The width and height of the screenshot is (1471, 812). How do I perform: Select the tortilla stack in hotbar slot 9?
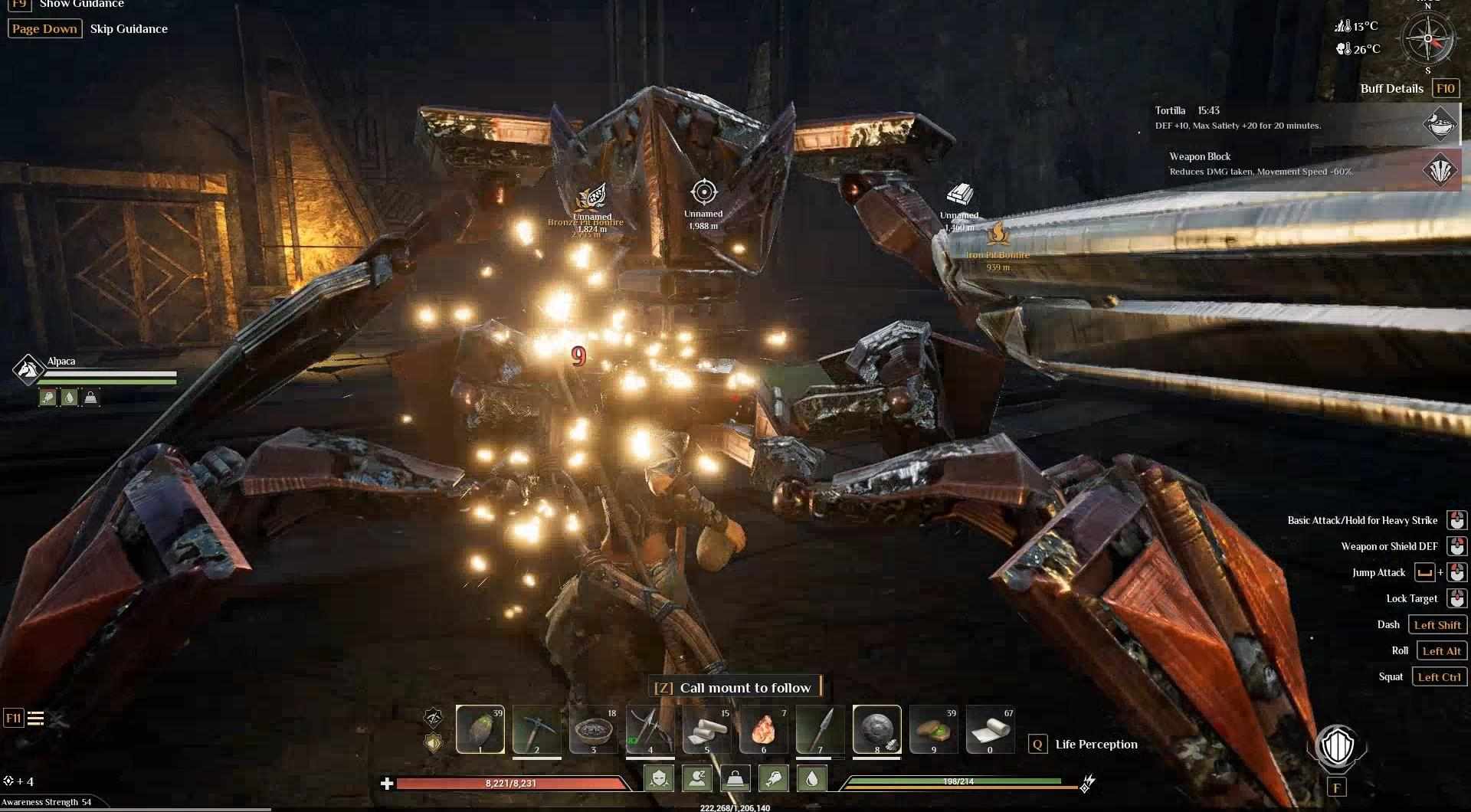point(933,729)
